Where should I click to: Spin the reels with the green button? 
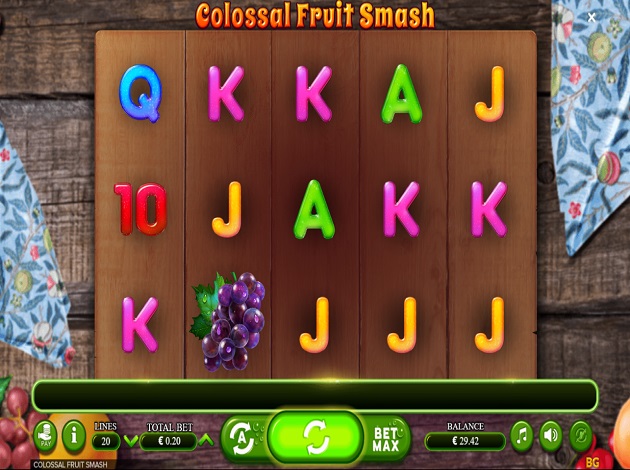315,436
